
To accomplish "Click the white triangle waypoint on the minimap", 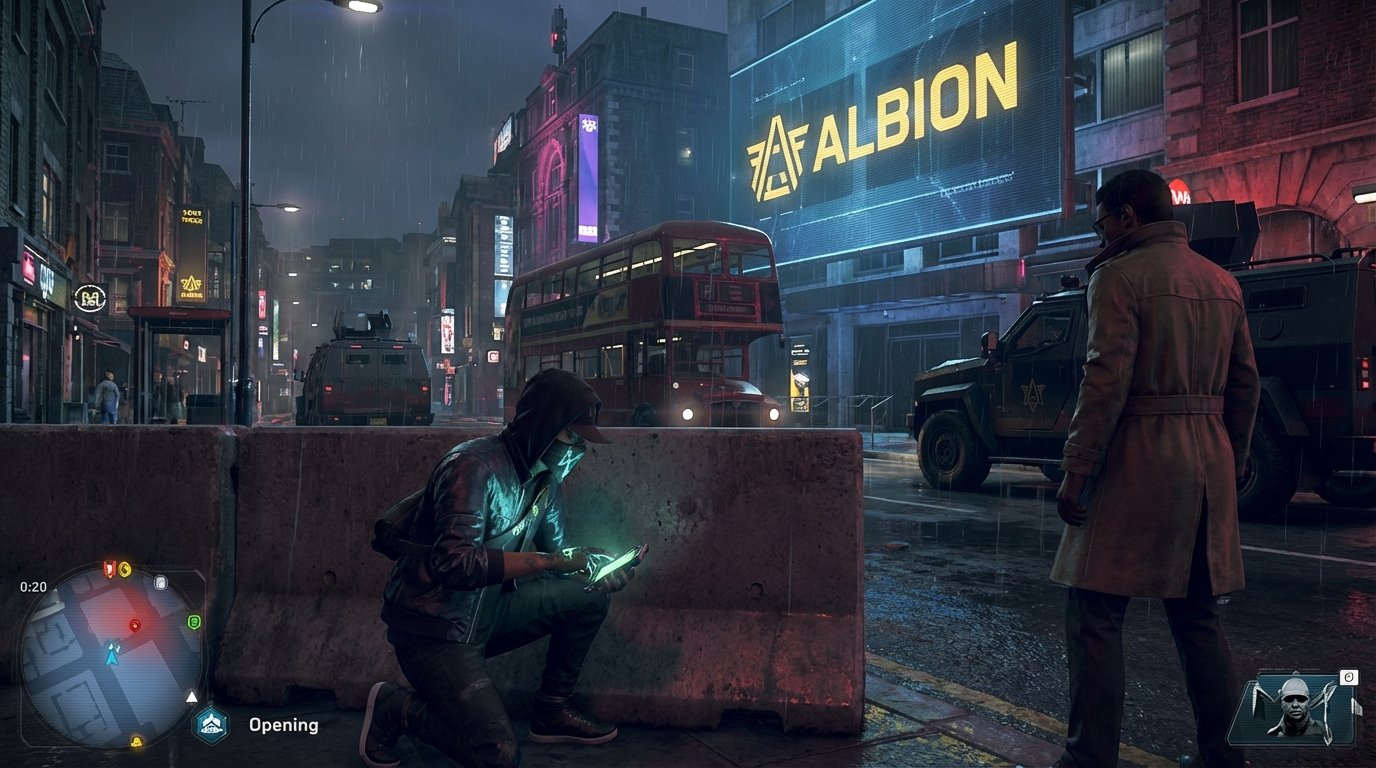I will [x=191, y=696].
